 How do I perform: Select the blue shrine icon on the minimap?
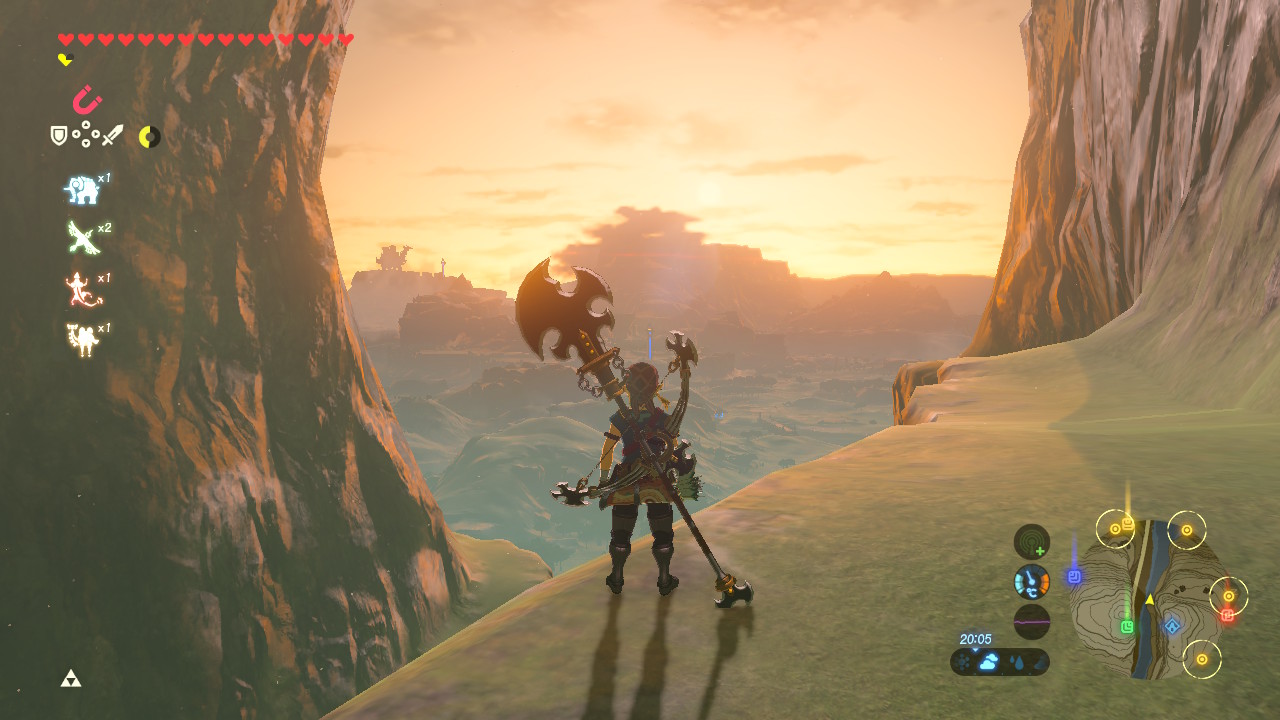pyautogui.click(x=1172, y=625)
